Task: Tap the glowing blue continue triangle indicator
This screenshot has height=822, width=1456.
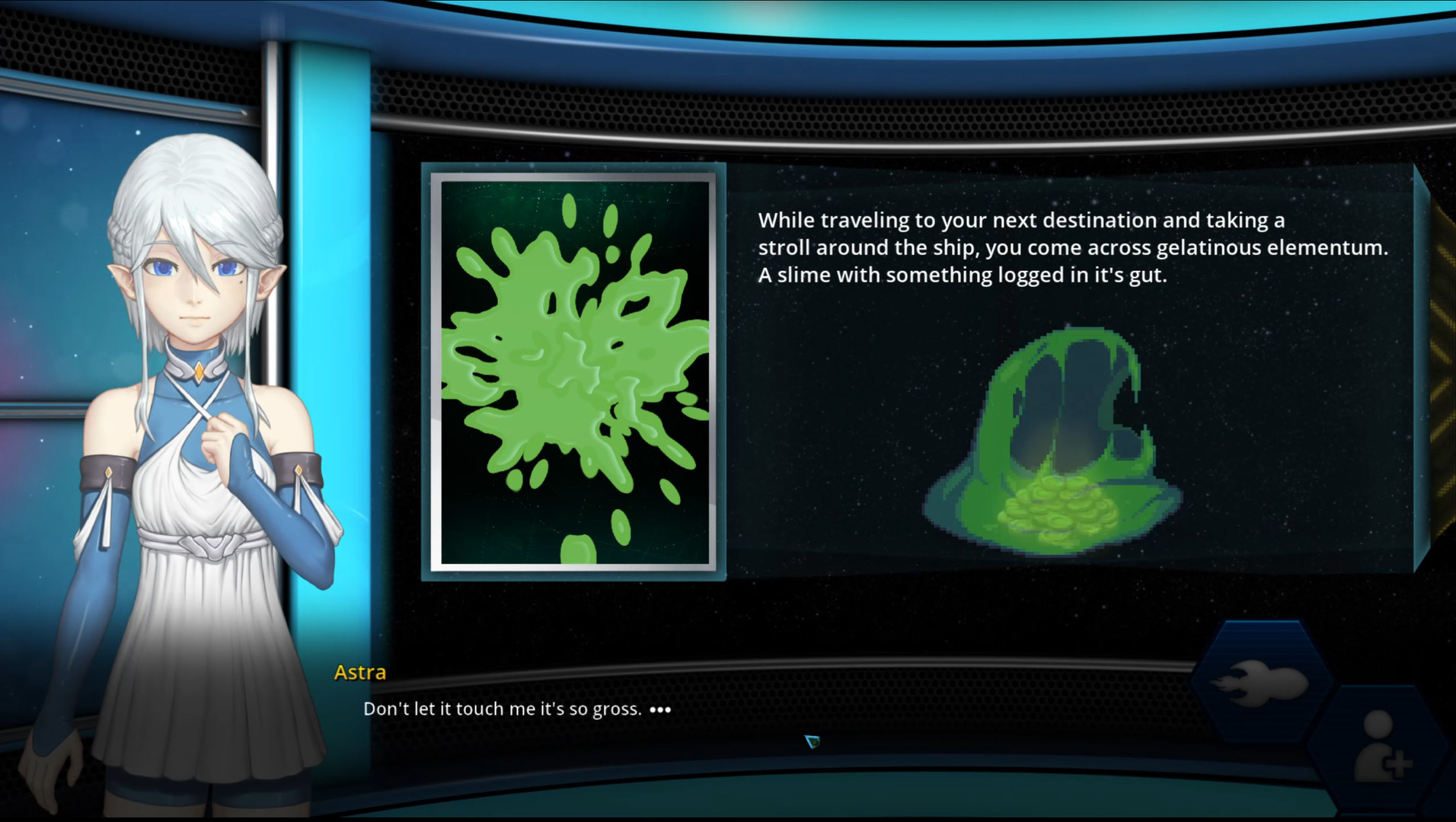Action: tap(812, 742)
